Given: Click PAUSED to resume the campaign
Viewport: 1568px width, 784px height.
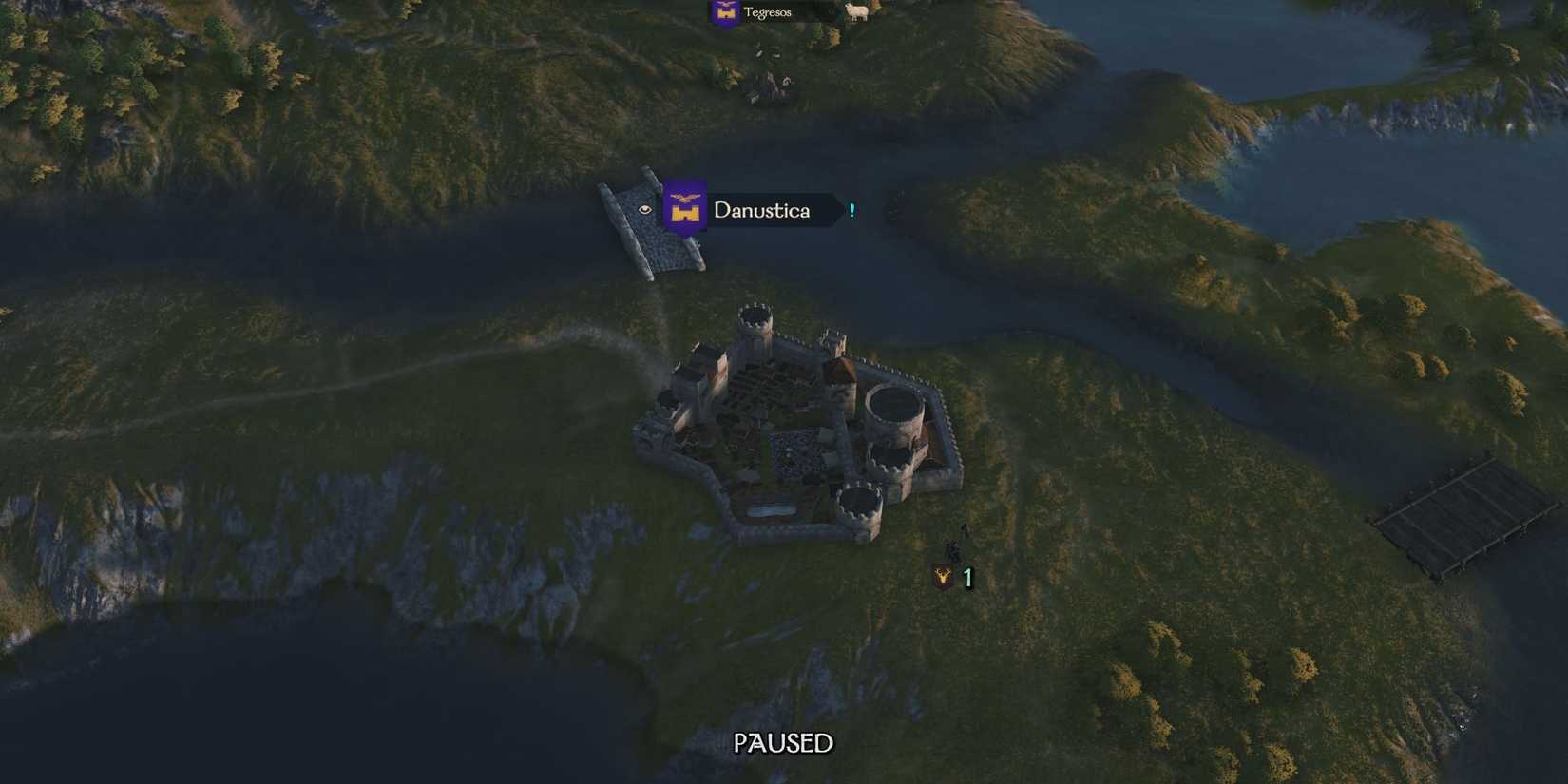Looking at the screenshot, I should click(x=783, y=744).
